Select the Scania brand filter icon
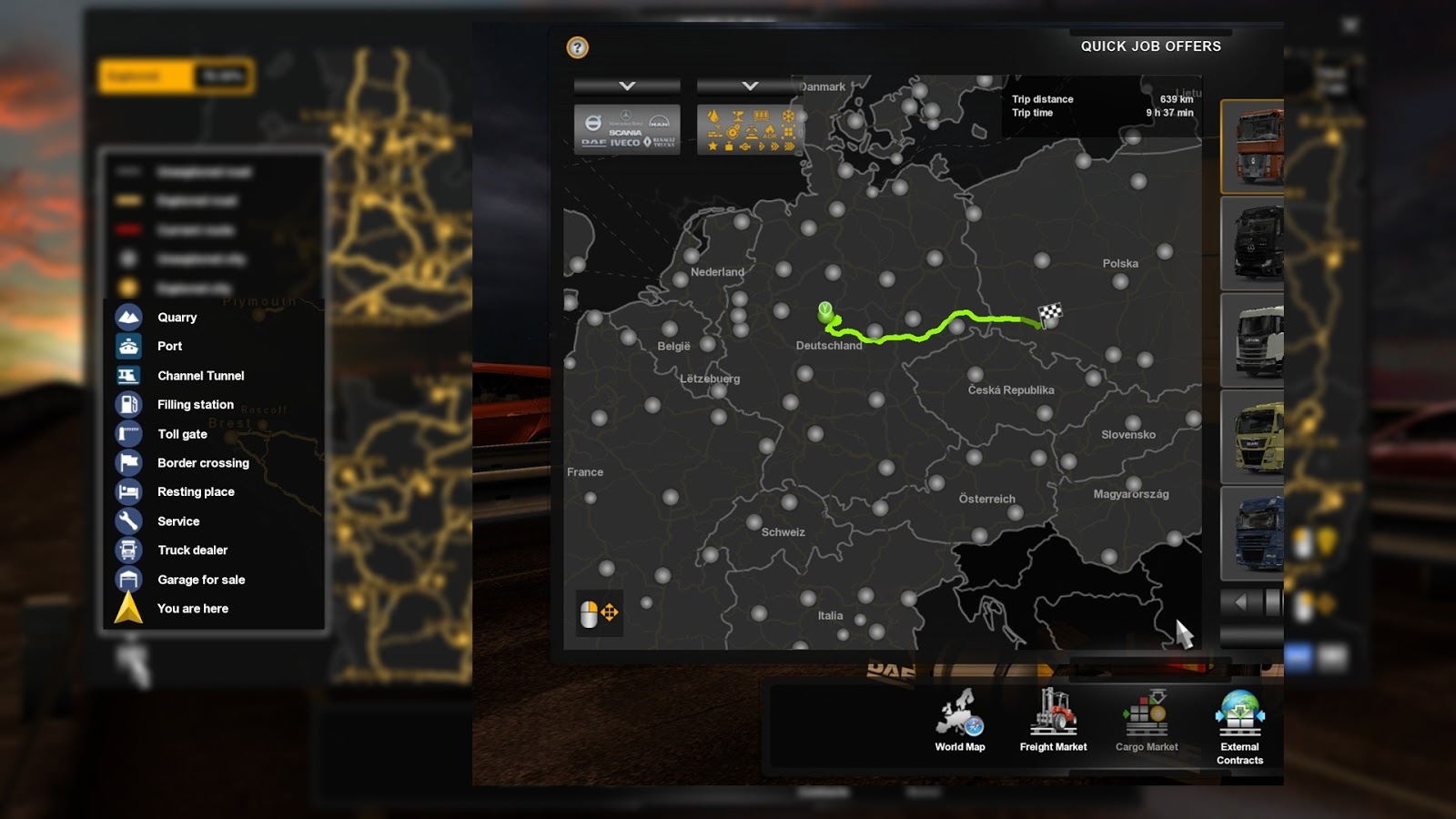Image resolution: width=1456 pixels, height=819 pixels. point(624,133)
